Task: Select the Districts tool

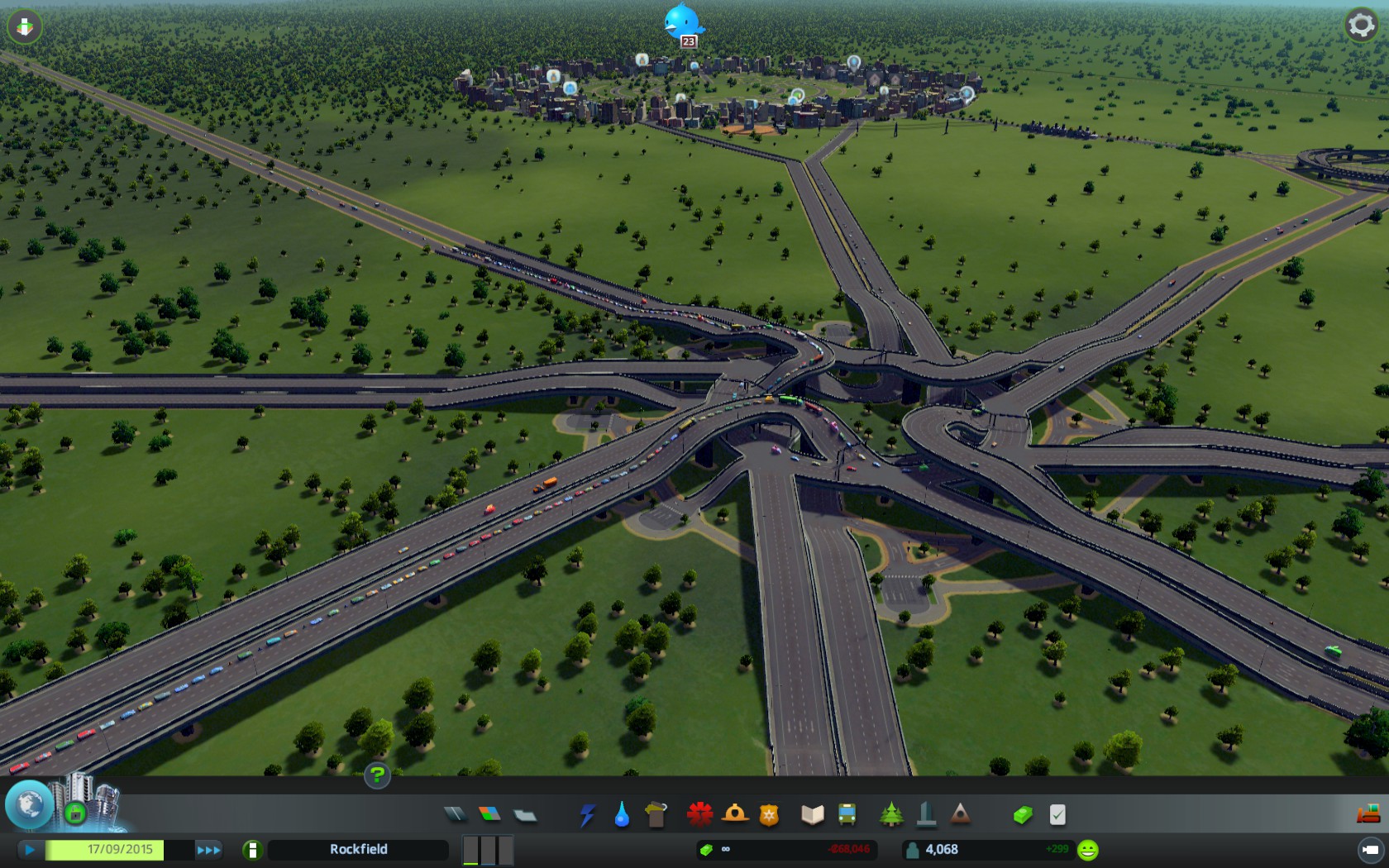Action: (x=525, y=815)
